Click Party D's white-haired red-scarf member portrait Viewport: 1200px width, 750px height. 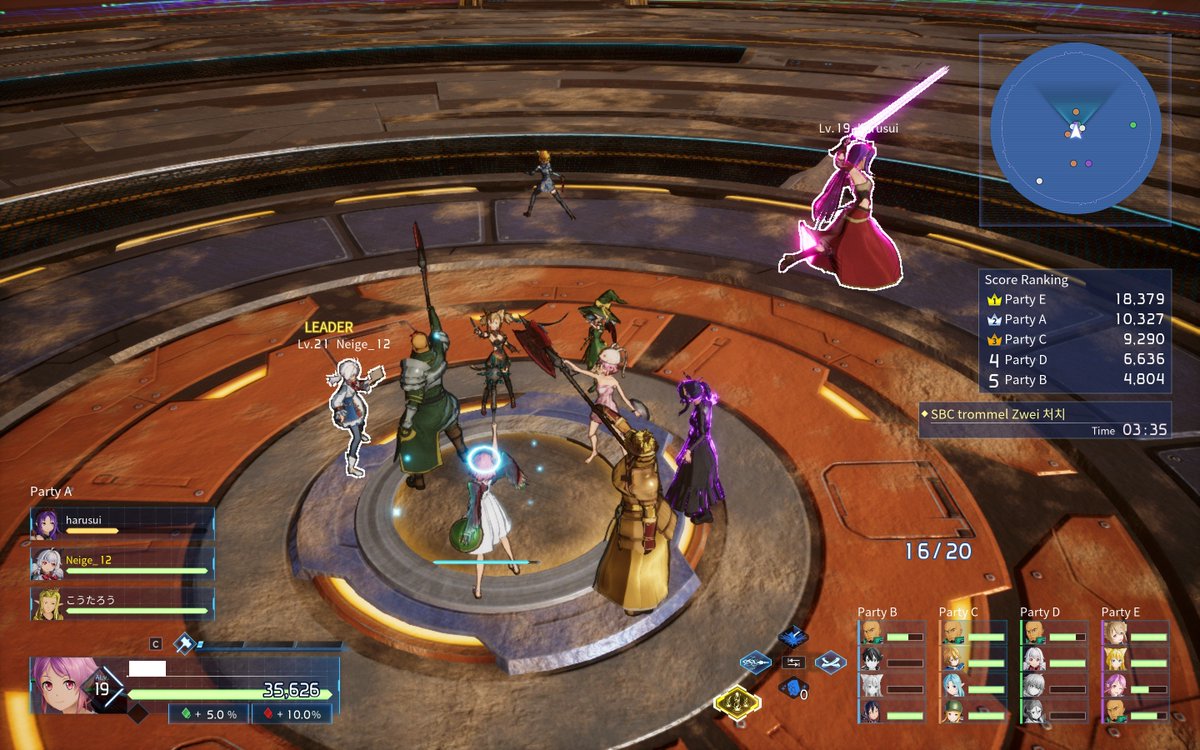(x=1034, y=660)
